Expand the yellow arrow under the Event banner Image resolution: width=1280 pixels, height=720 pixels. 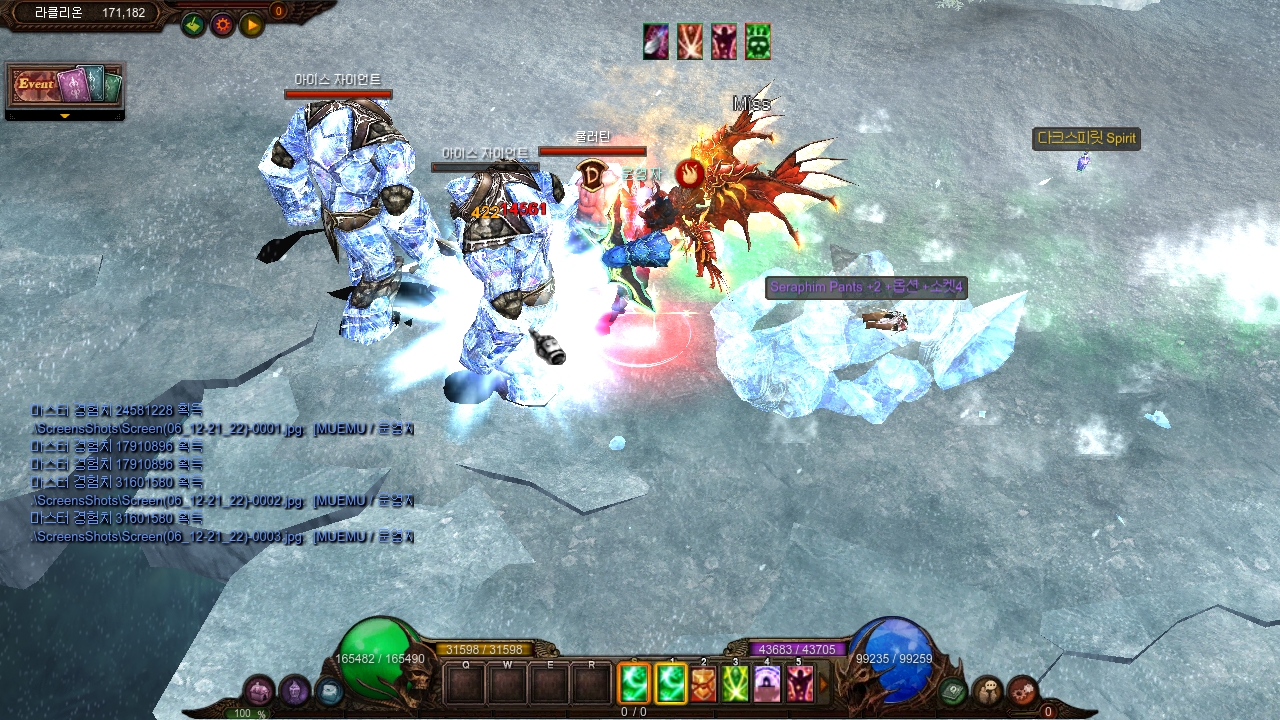(65, 116)
